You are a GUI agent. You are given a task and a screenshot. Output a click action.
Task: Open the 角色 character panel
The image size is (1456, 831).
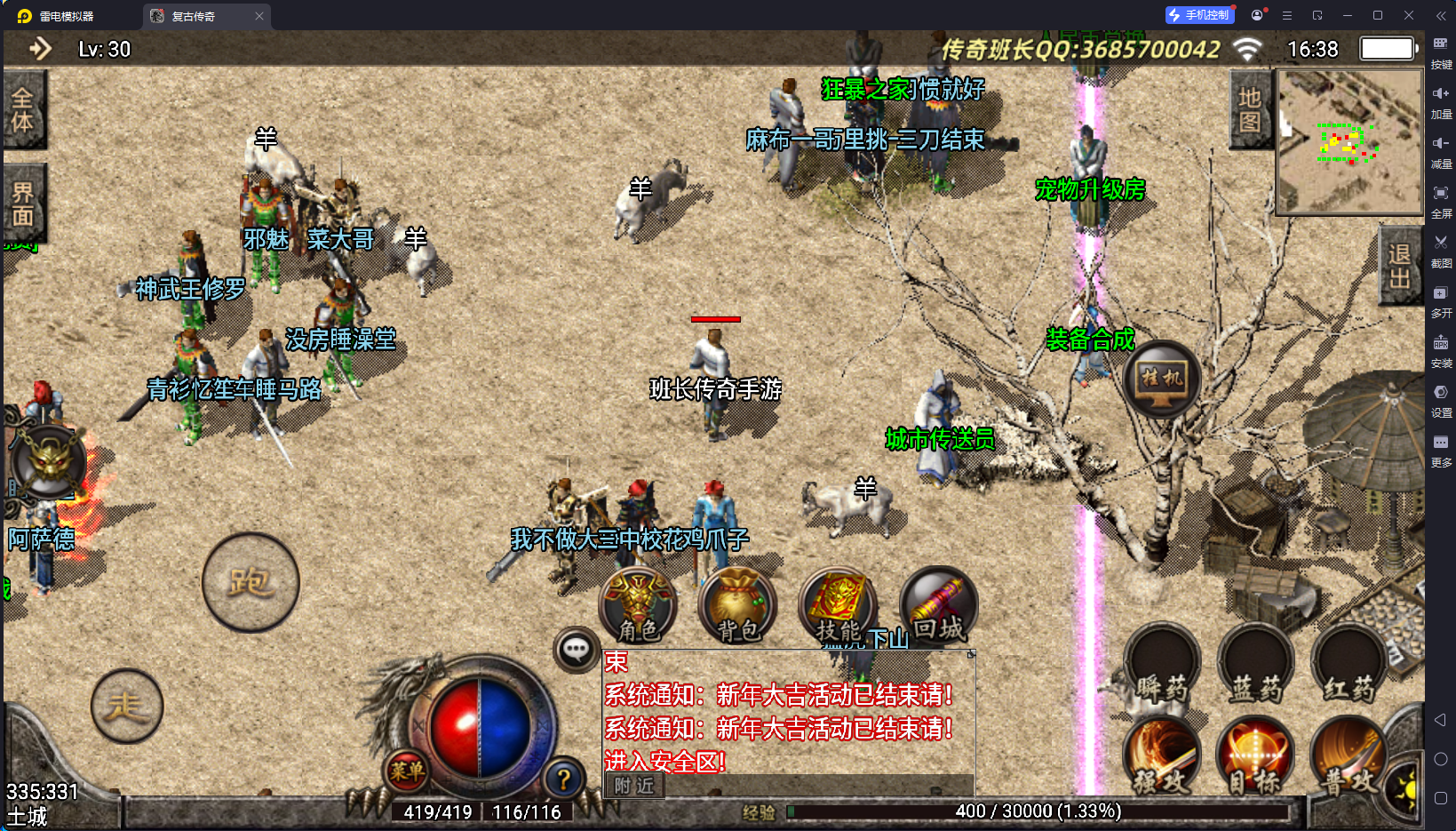click(x=639, y=606)
